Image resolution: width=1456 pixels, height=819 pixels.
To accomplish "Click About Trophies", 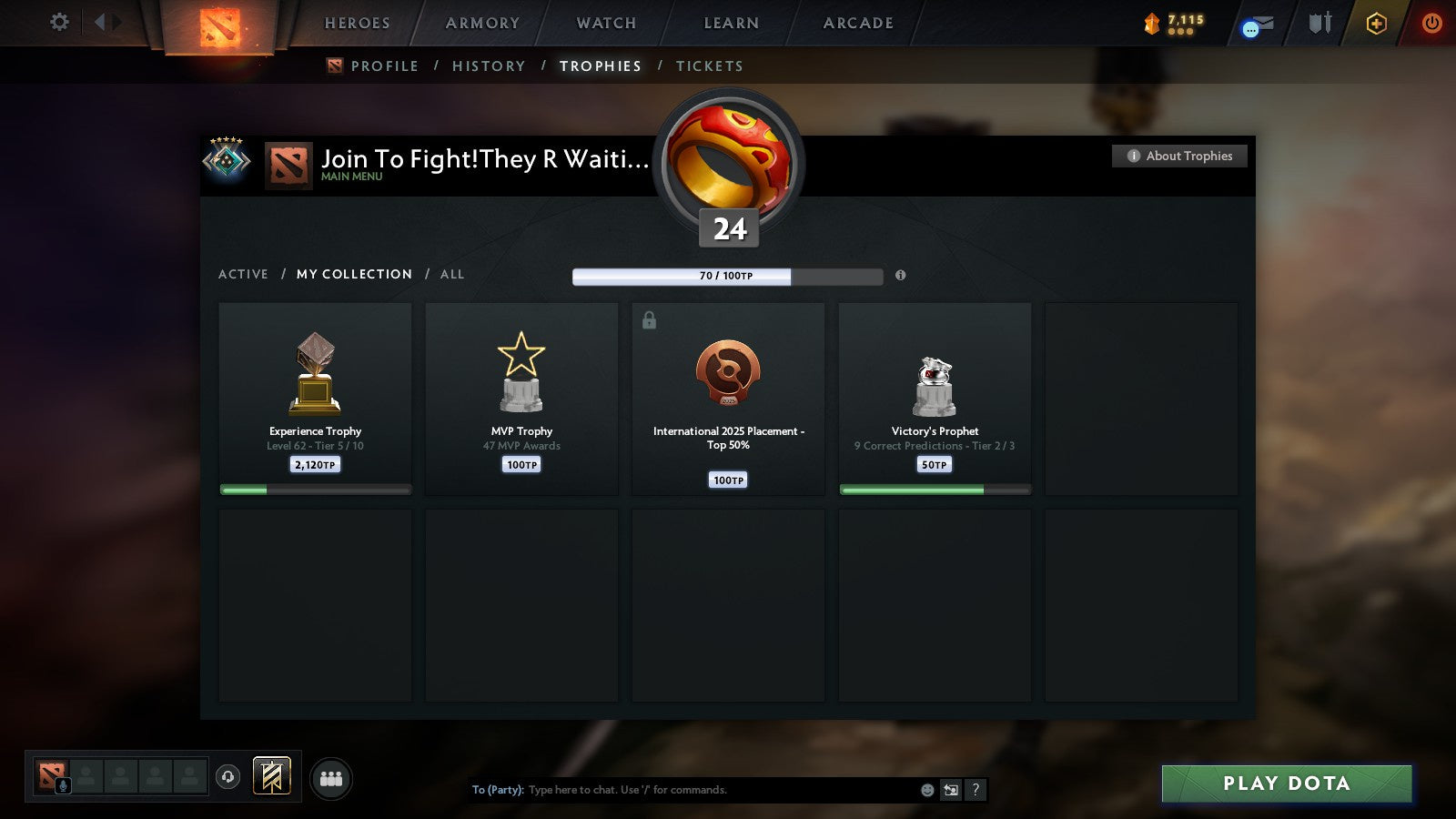I will pyautogui.click(x=1178, y=156).
